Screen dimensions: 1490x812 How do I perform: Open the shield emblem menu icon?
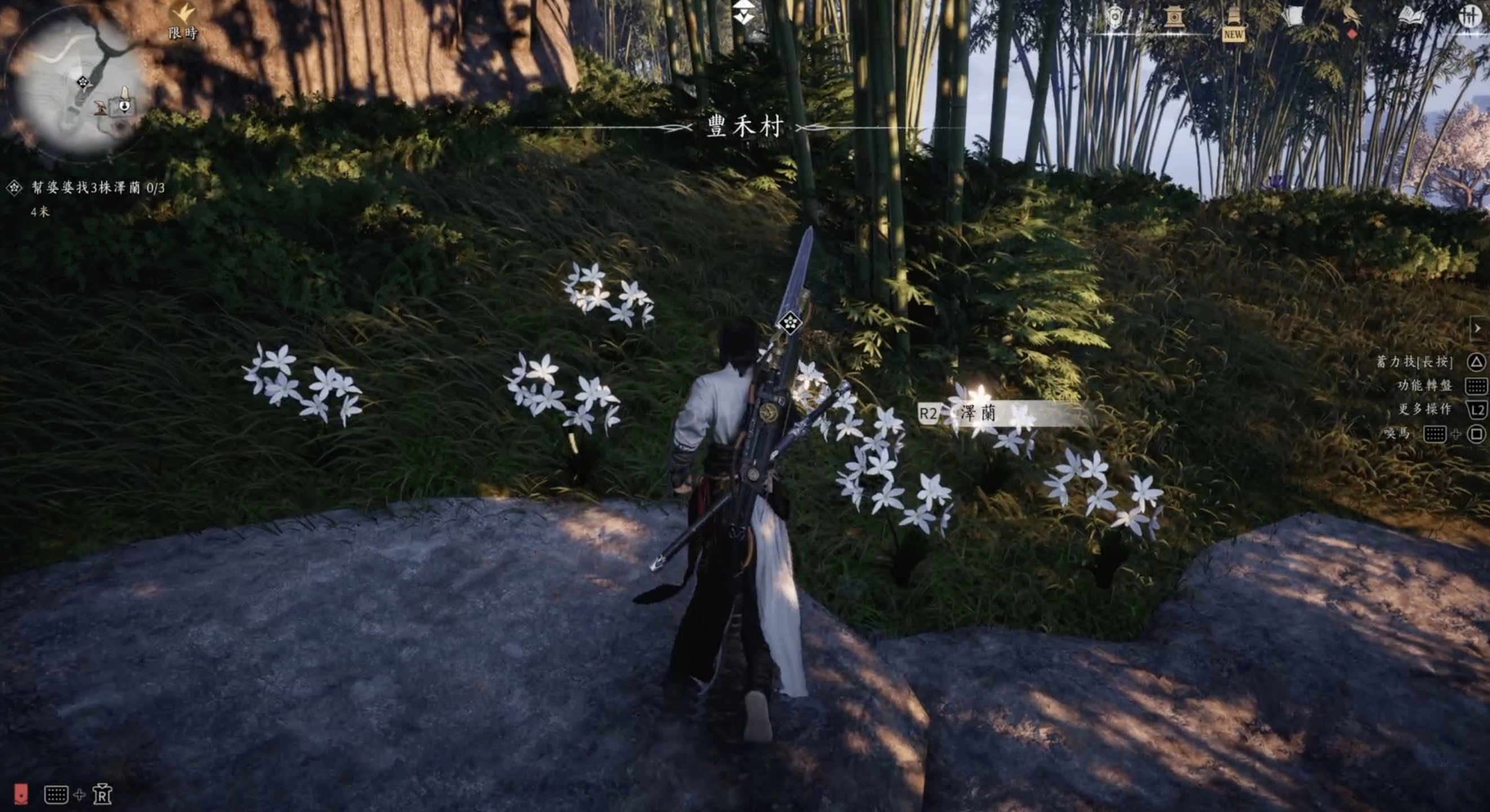point(1114,17)
